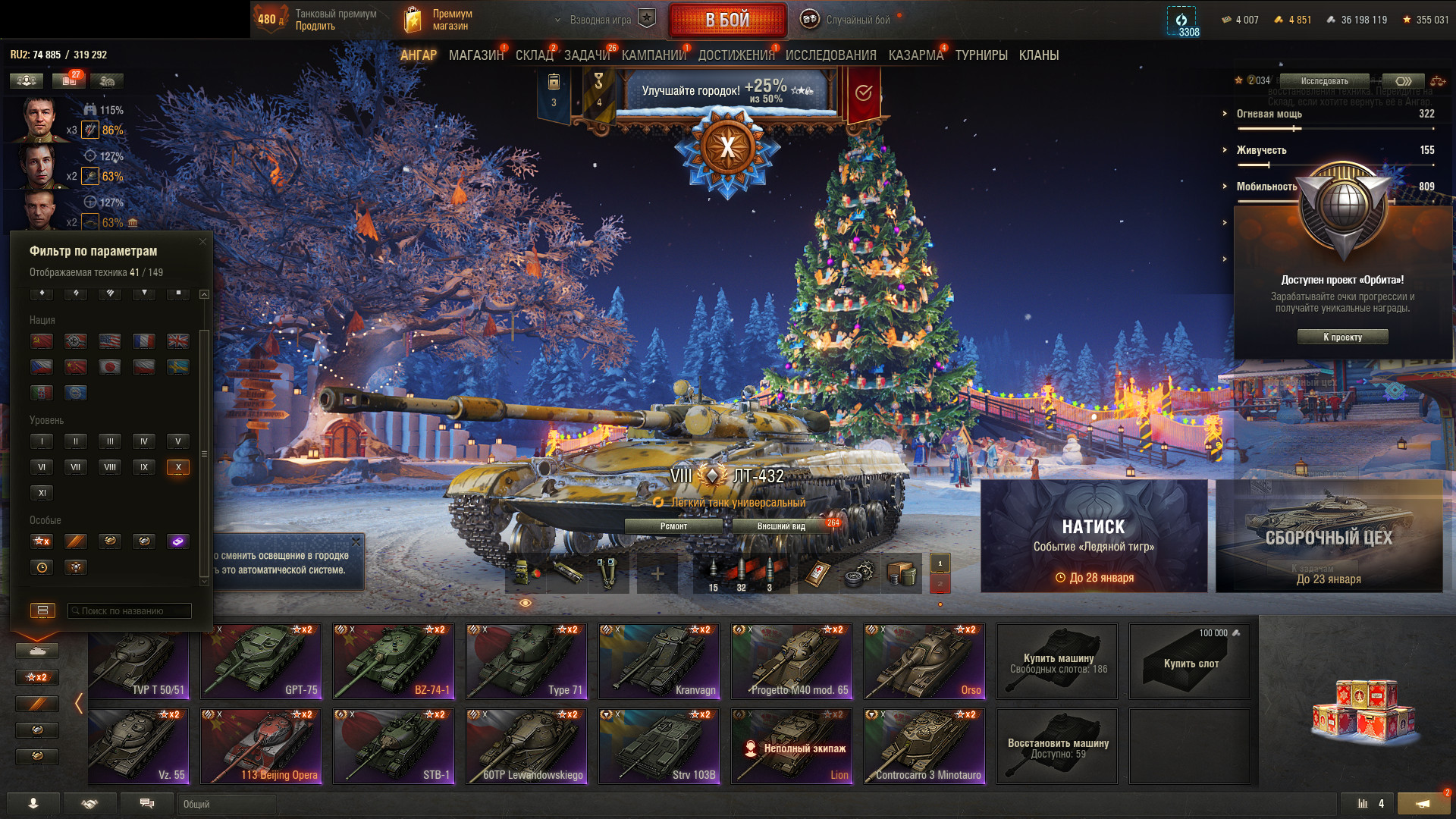Close the Фильтр по параметрам panel
Image resolution: width=1456 pixels, height=819 pixels.
pyautogui.click(x=202, y=242)
